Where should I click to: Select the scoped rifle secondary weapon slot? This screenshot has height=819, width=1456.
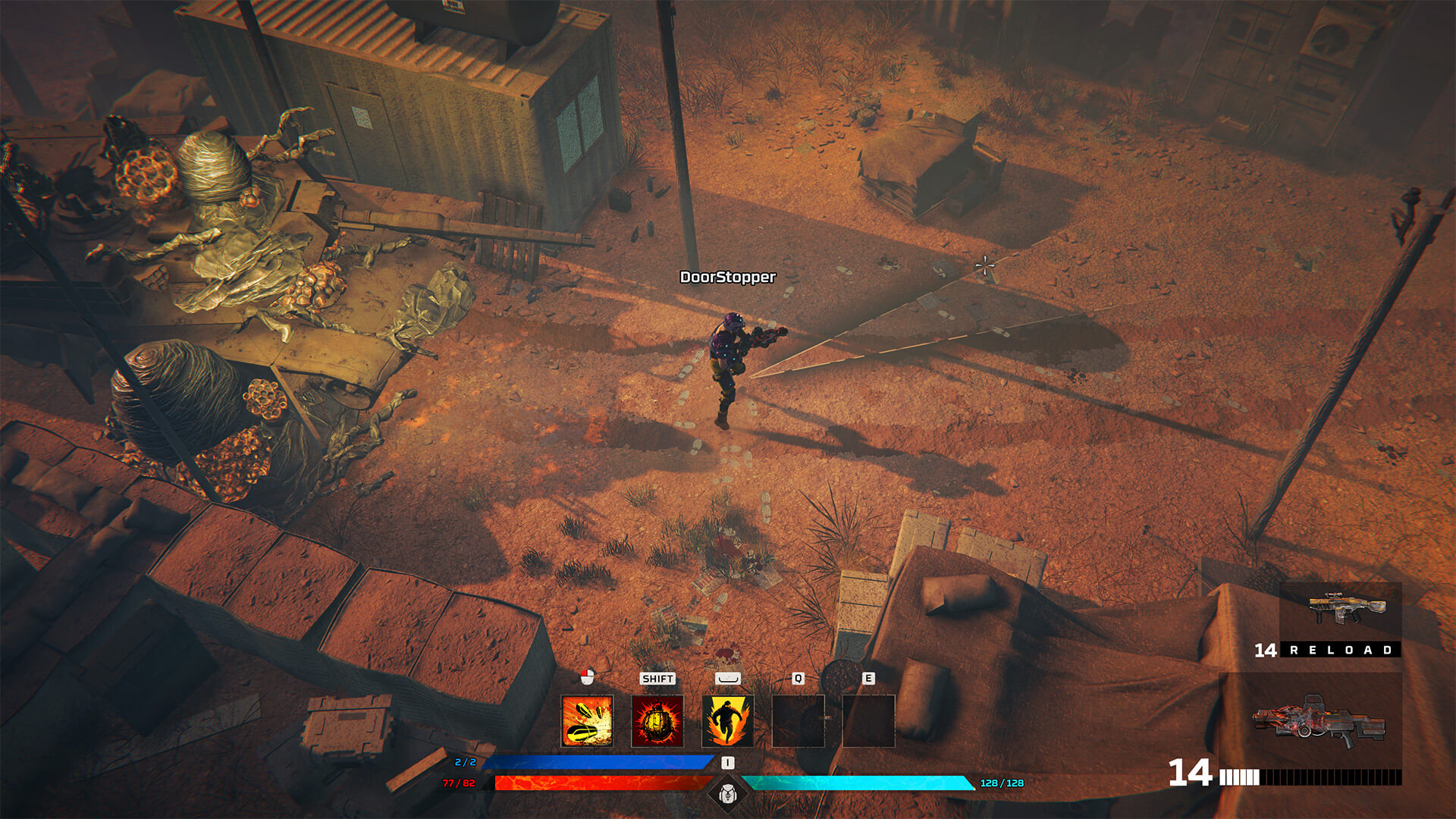pos(1340,610)
